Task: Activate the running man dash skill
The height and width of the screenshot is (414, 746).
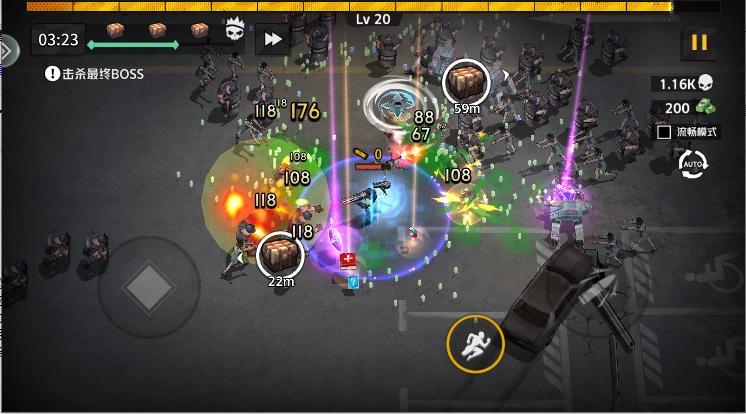Action: tap(474, 342)
